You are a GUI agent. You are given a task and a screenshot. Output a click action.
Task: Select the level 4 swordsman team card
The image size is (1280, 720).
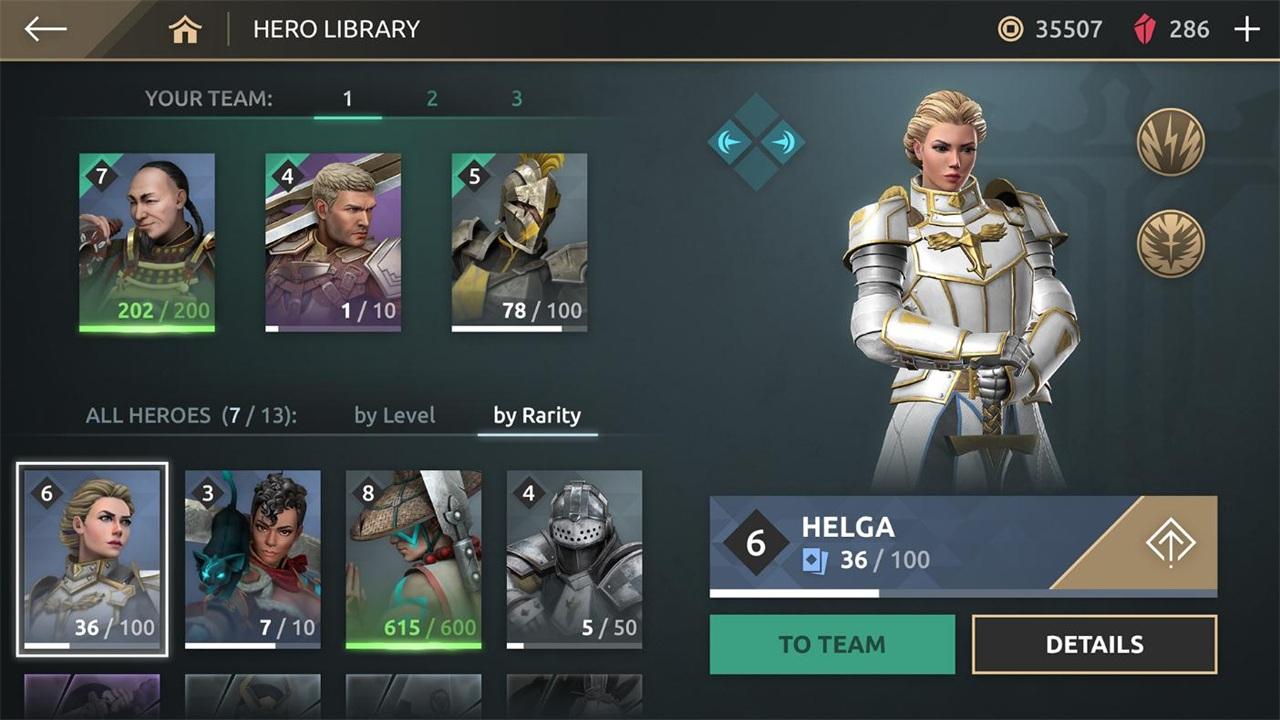pos(333,242)
